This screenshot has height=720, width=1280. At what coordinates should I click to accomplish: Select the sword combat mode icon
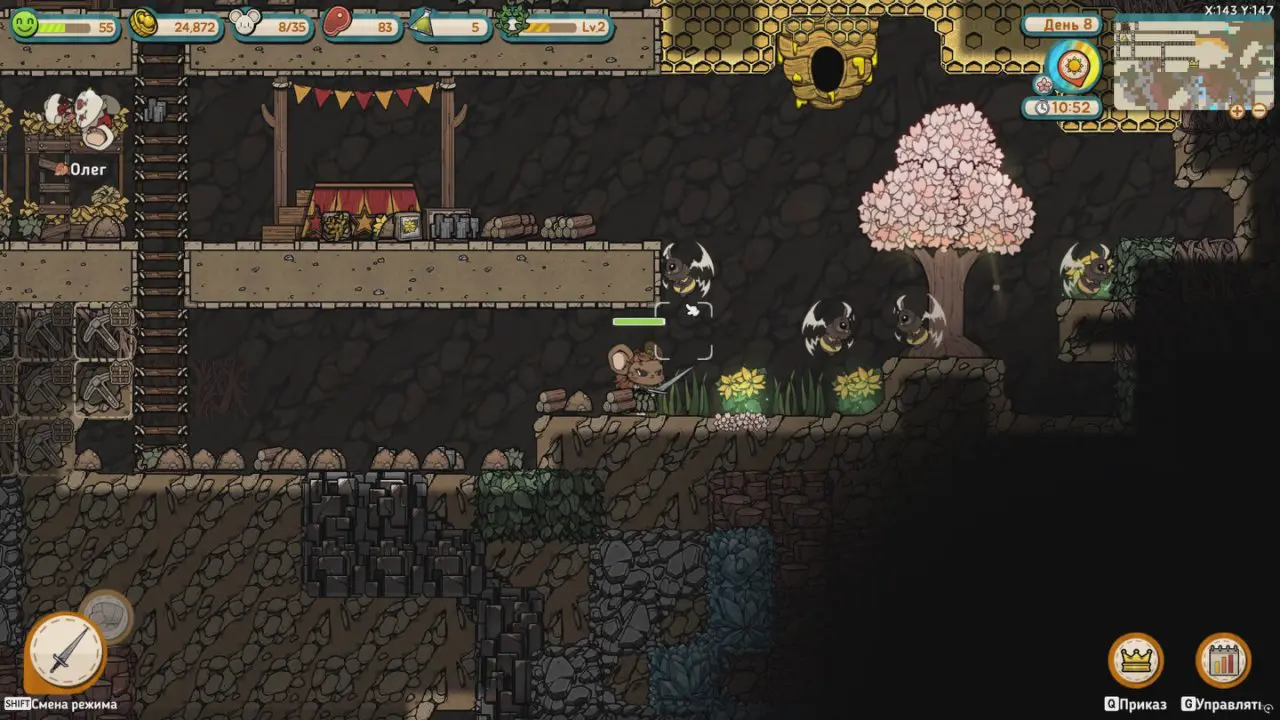[x=67, y=652]
